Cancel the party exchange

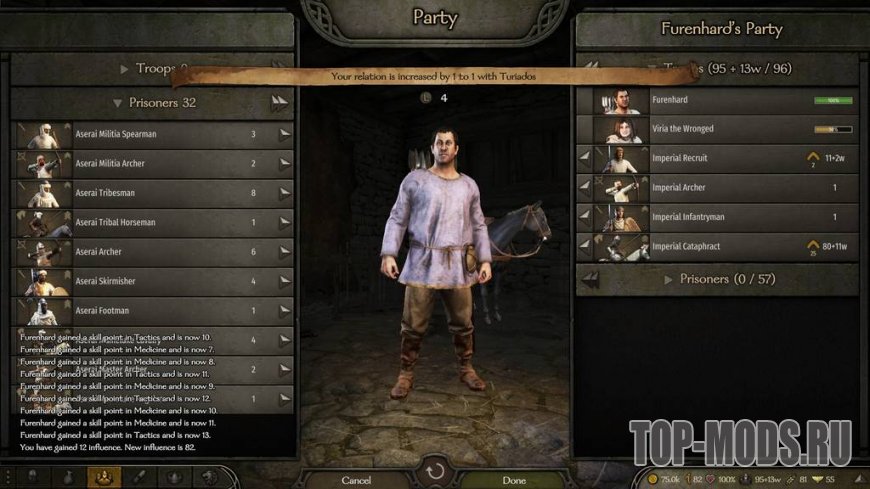[x=356, y=480]
